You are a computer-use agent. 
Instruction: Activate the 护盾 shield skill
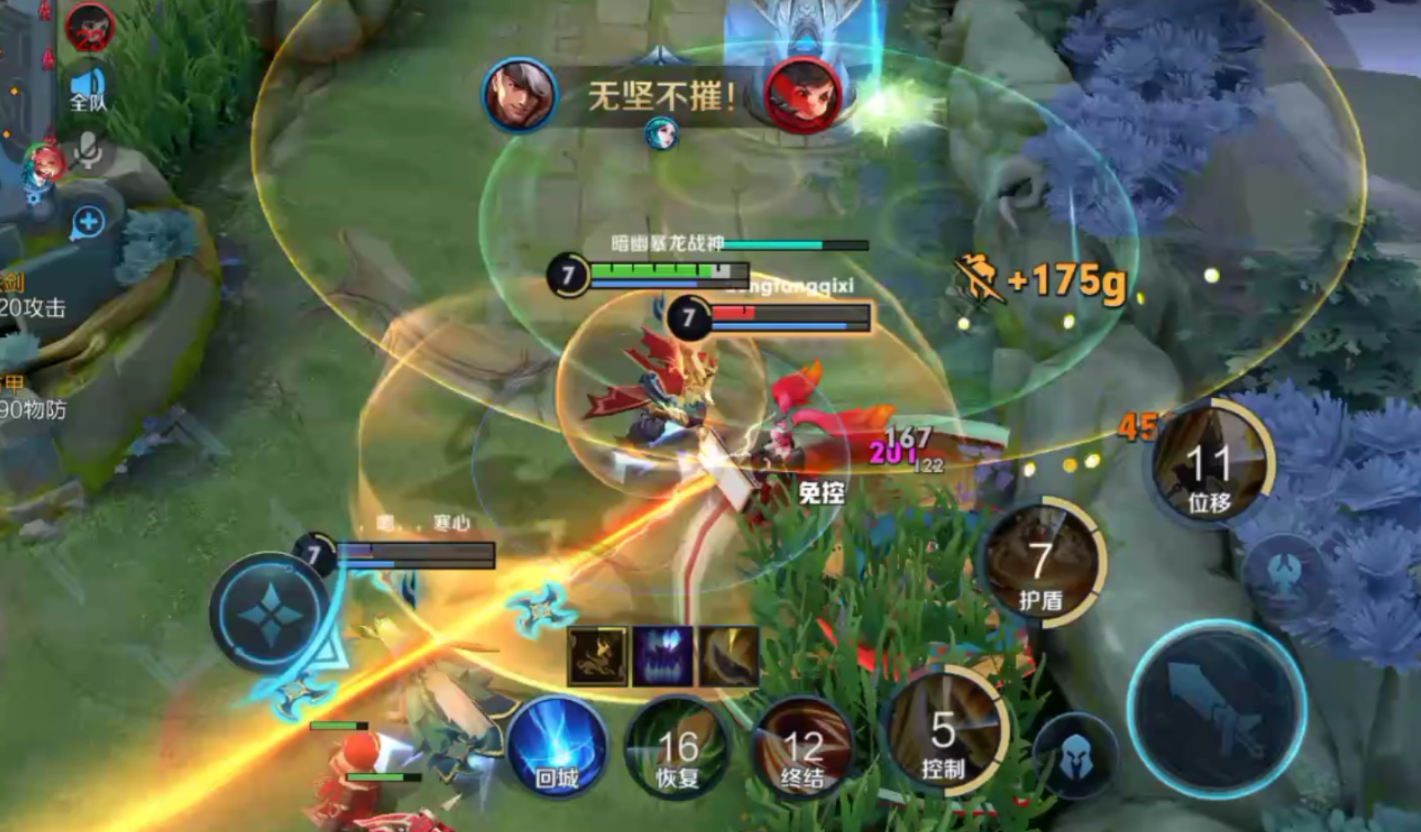coord(1041,563)
